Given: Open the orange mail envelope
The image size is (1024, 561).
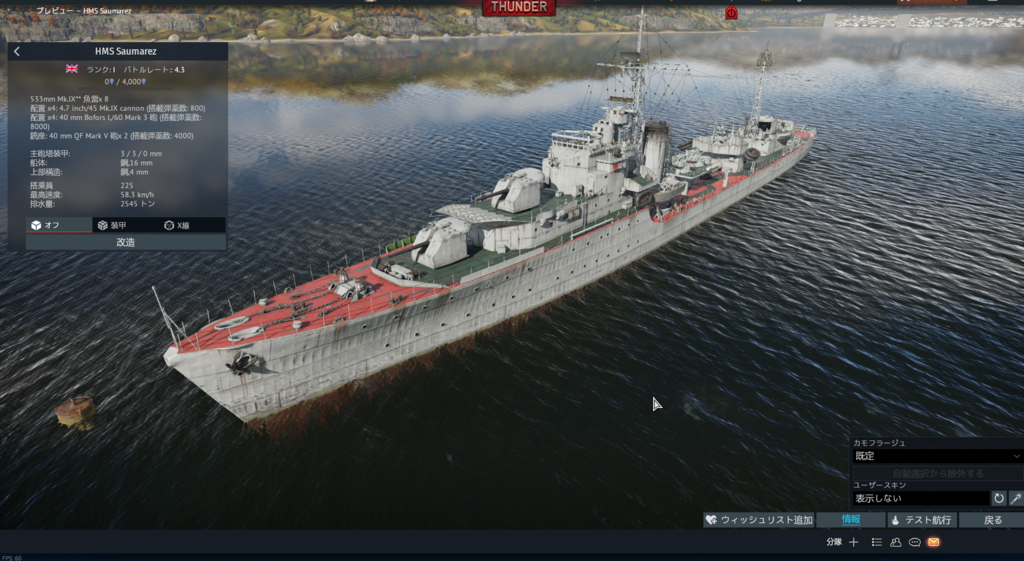Looking at the screenshot, I should 933,542.
